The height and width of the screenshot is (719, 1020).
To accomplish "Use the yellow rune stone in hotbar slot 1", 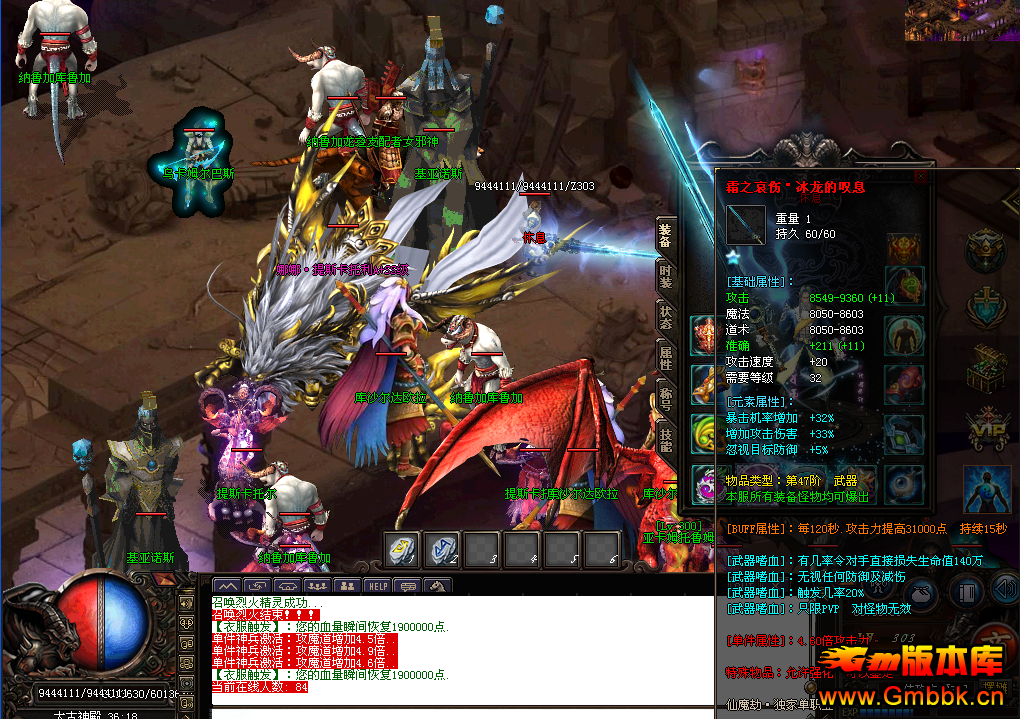I will pos(402,548).
